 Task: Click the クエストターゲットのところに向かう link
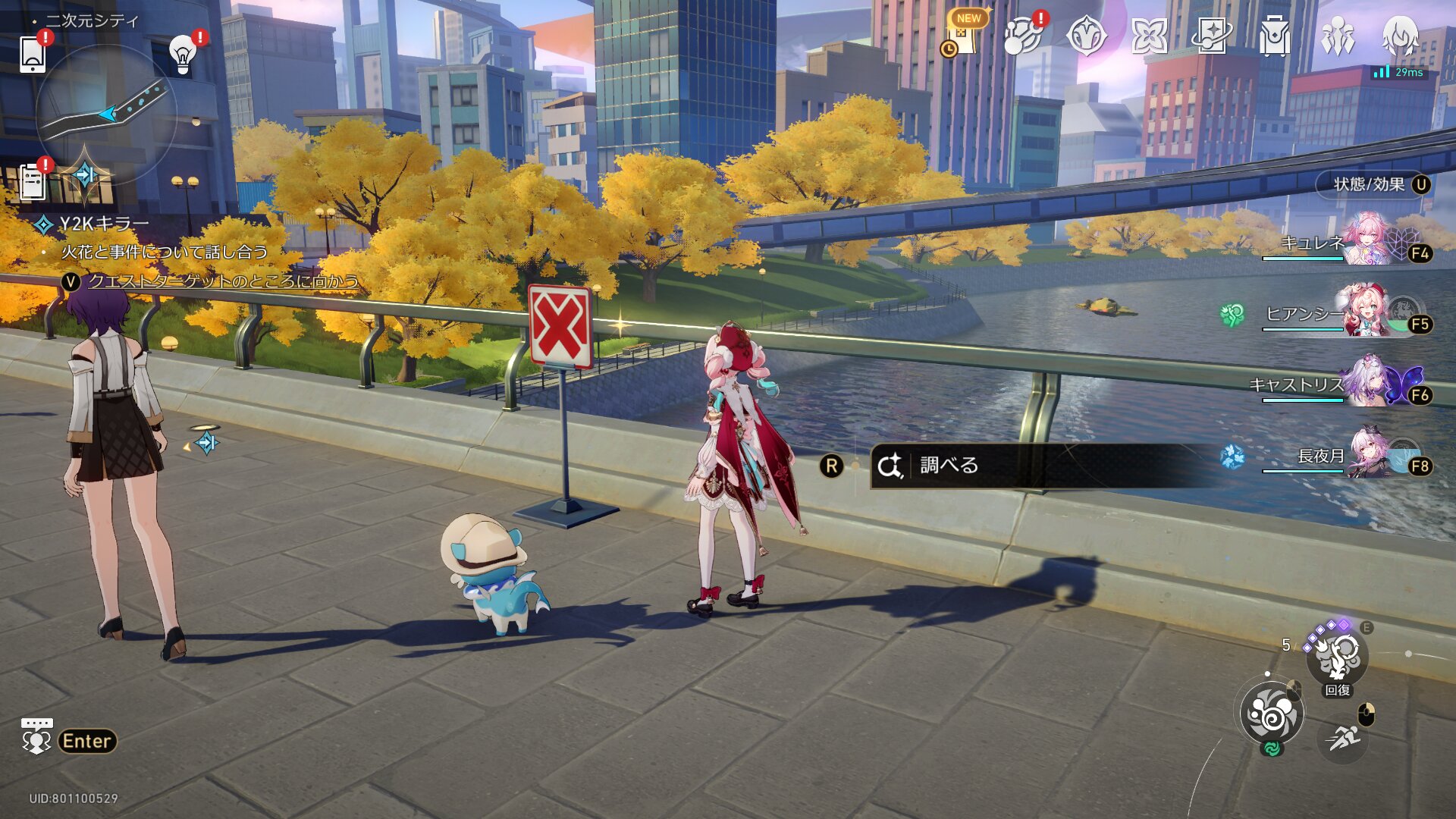[x=223, y=281]
